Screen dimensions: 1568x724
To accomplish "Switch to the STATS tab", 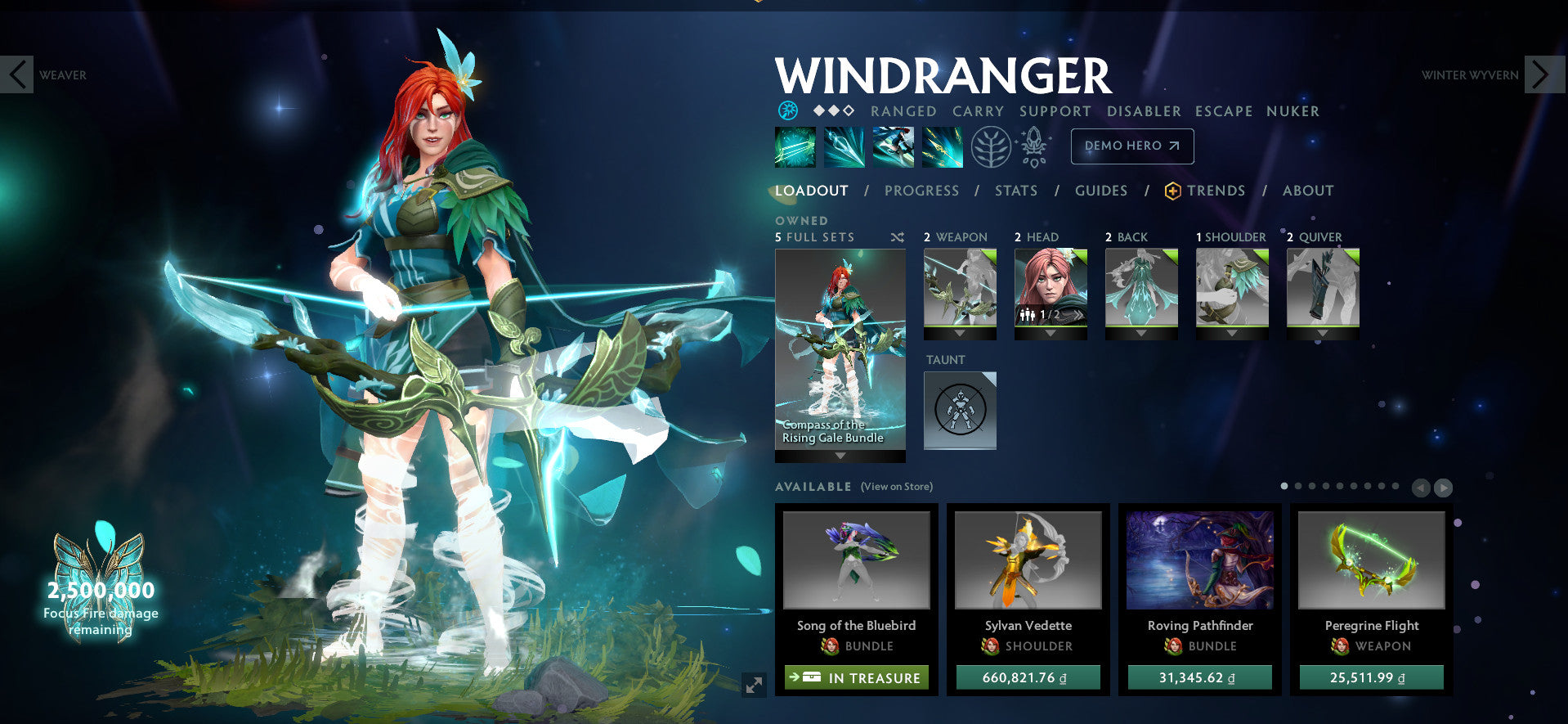I will click(1015, 190).
